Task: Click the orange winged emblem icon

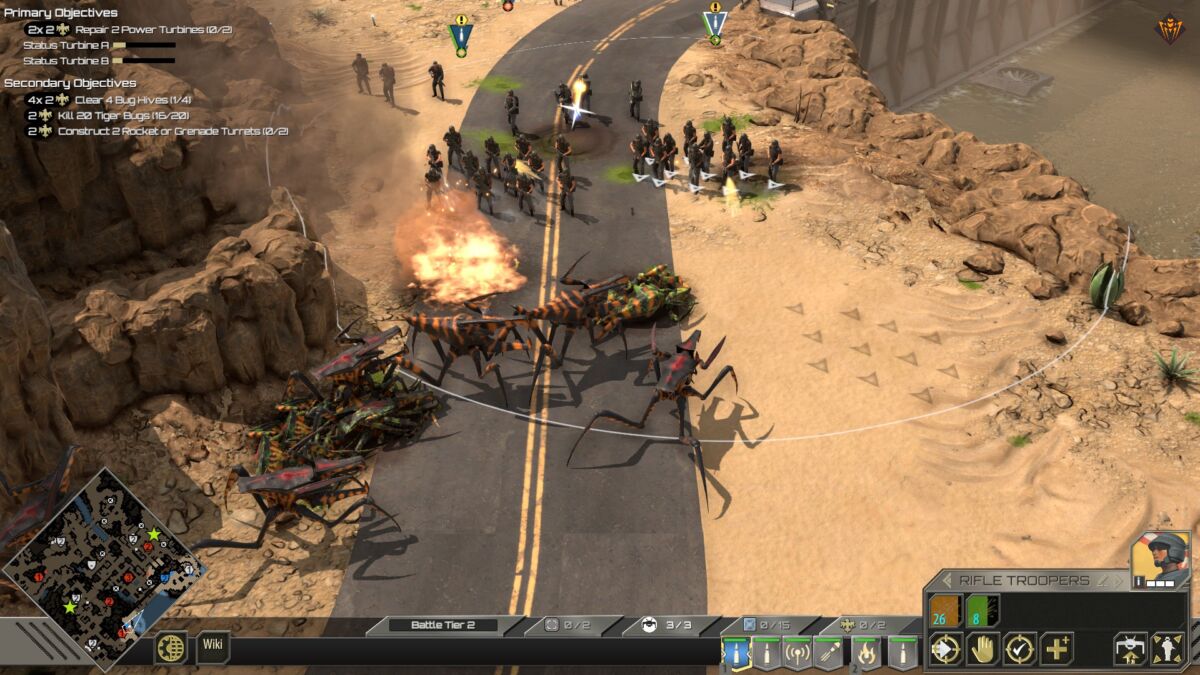Action: 1169,28
